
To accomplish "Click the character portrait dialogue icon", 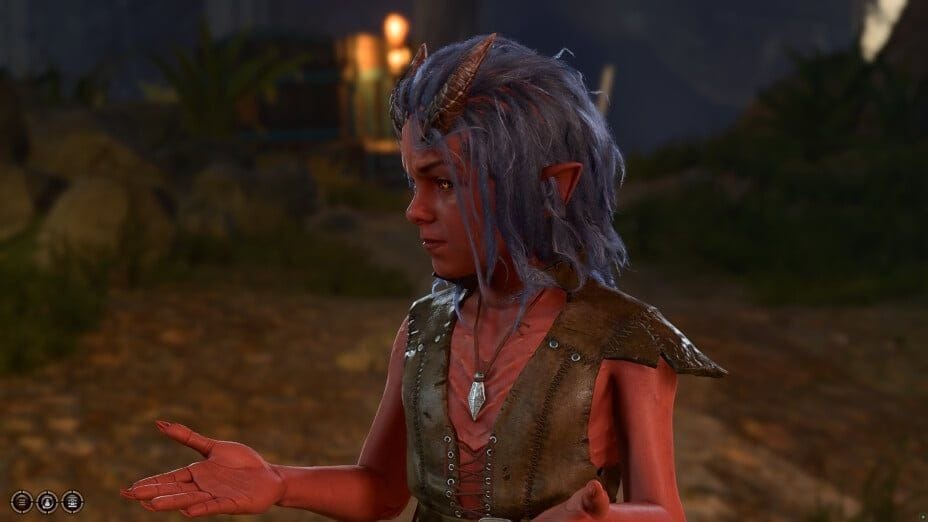I will pyautogui.click(x=46, y=501).
